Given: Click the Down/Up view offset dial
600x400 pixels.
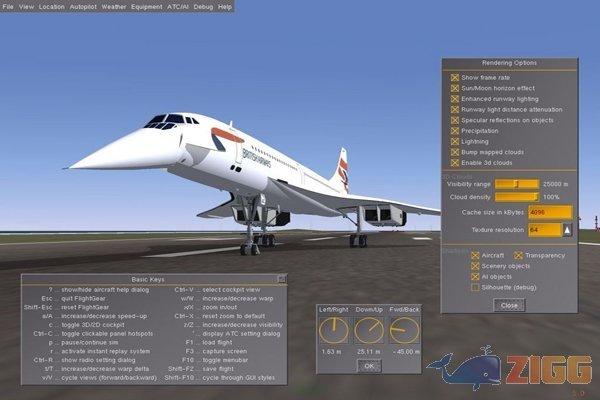Looking at the screenshot, I should click(x=368, y=332).
